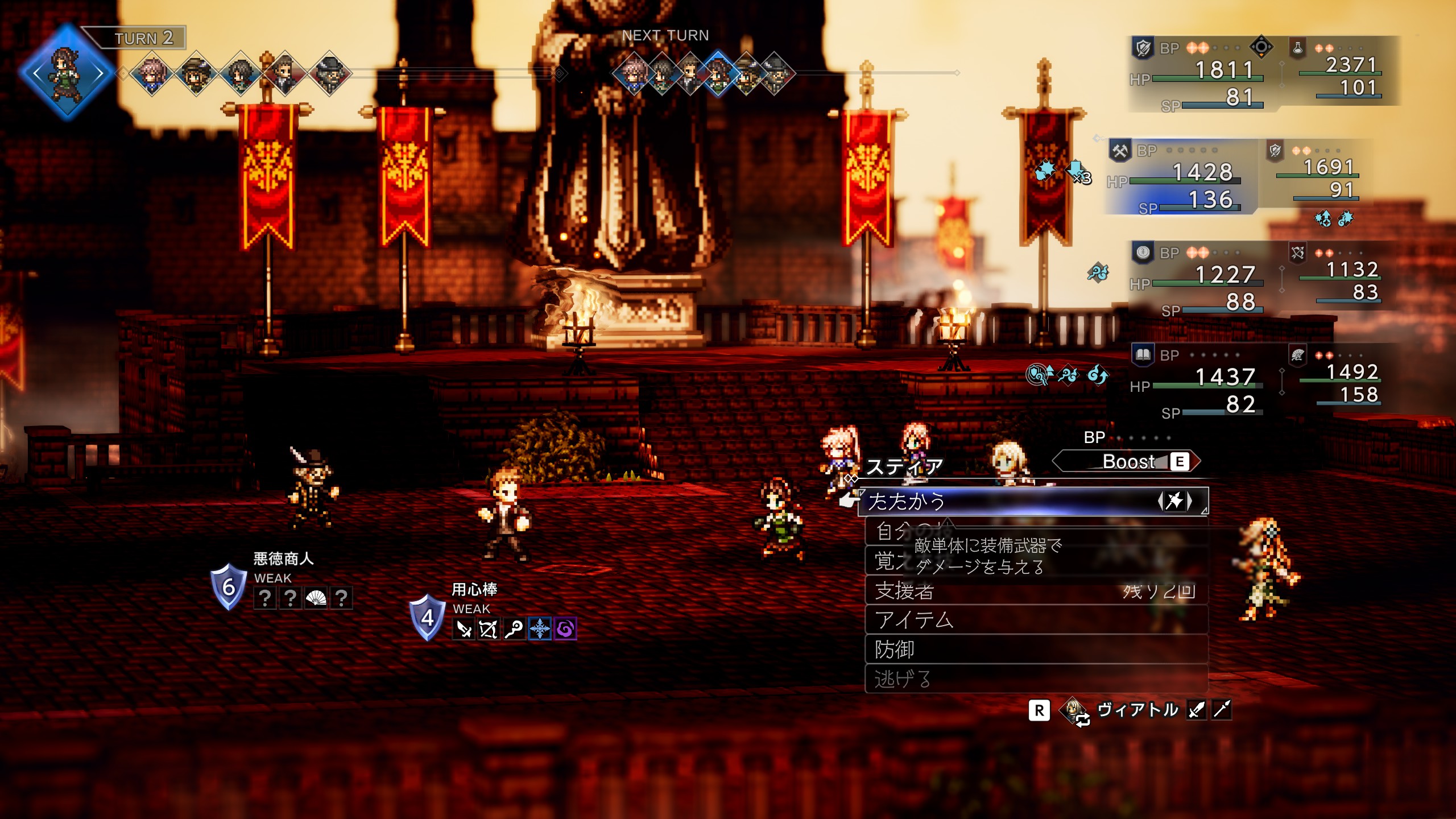Inspect the 用心棒 dark weakness icon
Viewport: 1456px width, 819px height.
point(565,629)
